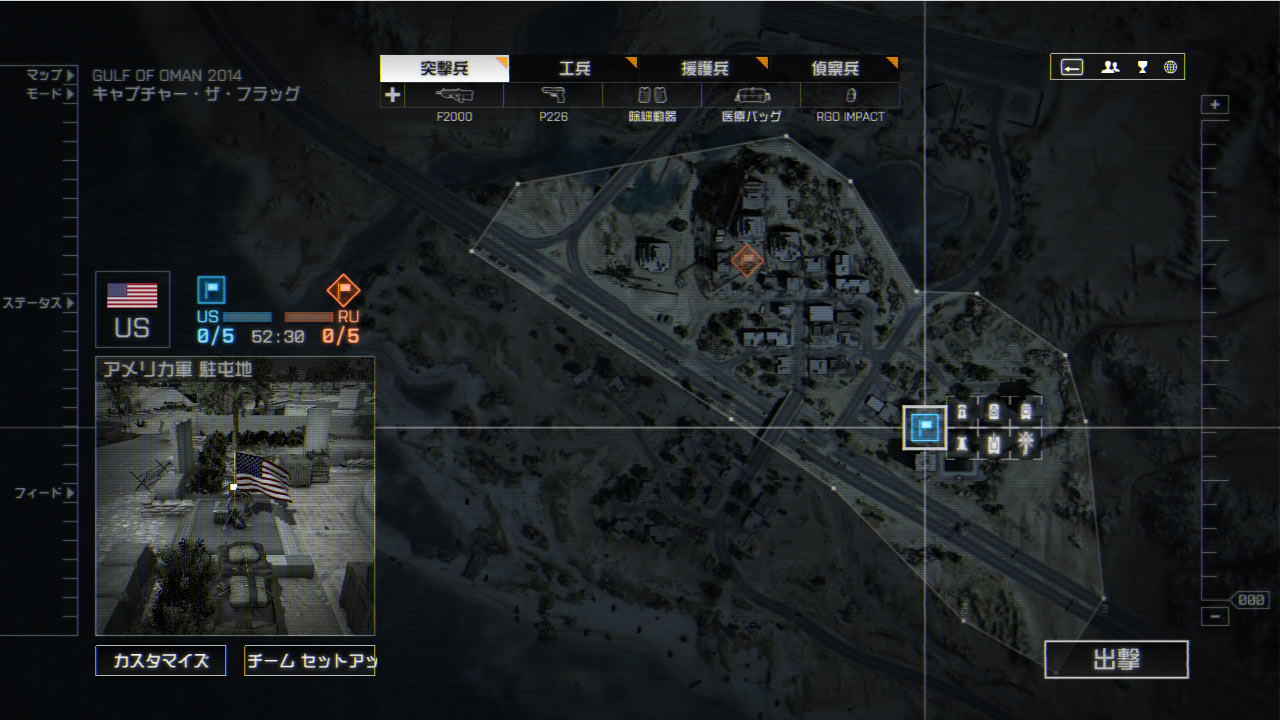Choose the 援護兵 support class tab
The height and width of the screenshot is (720, 1280).
click(704, 69)
